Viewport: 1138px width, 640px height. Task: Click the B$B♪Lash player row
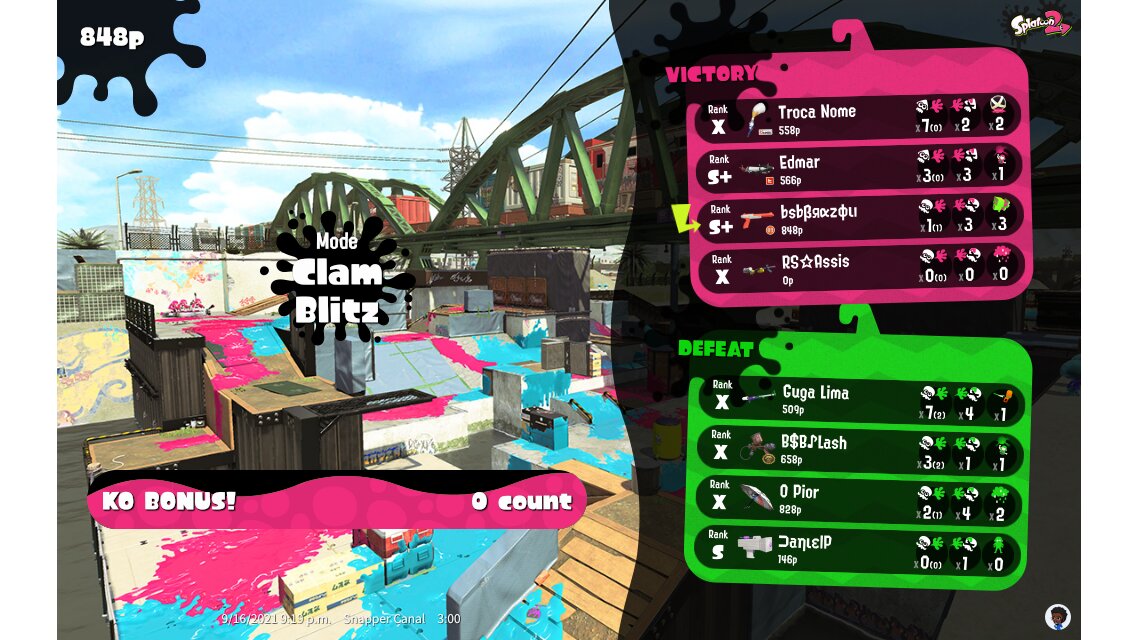click(858, 449)
